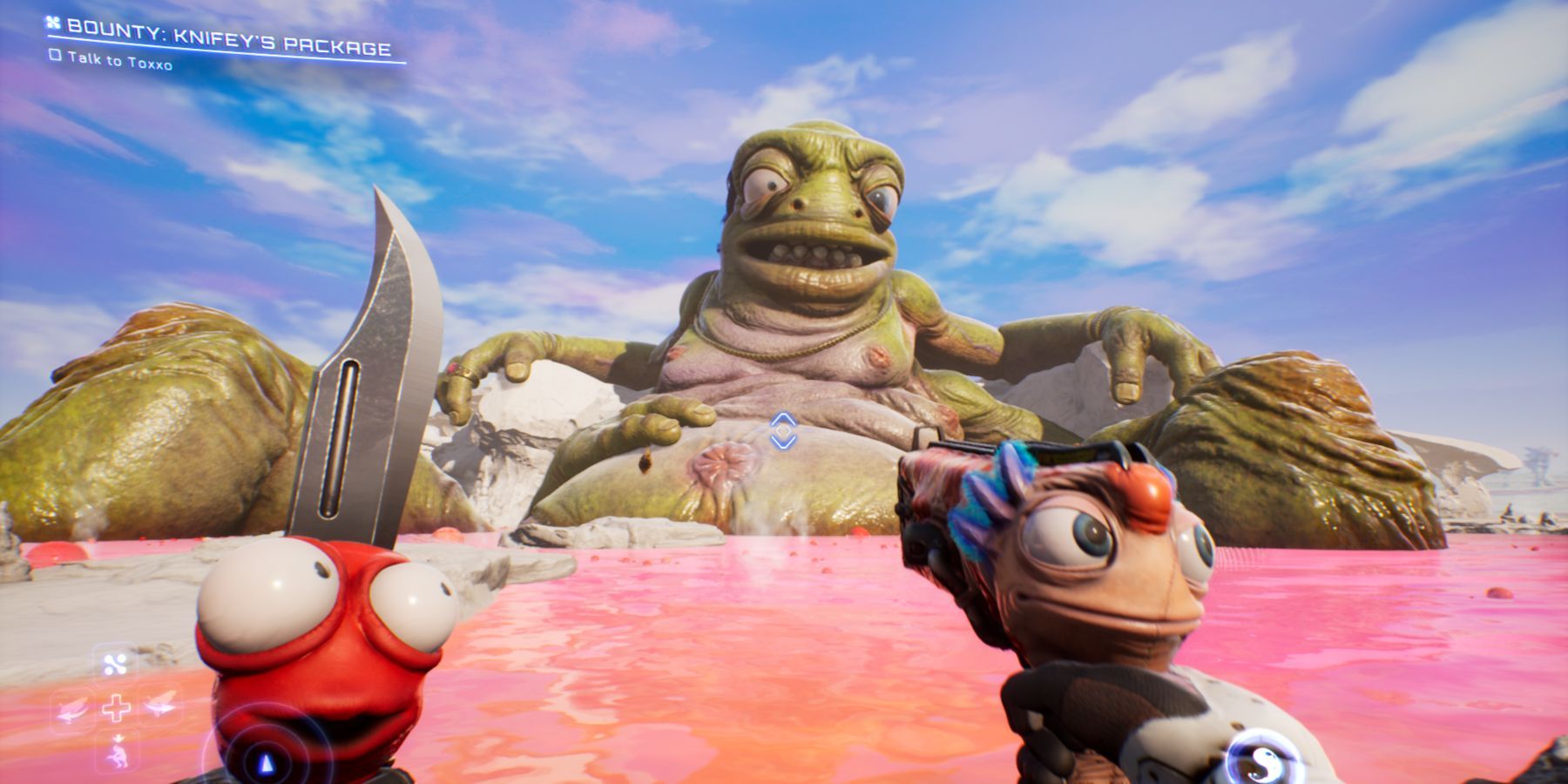Expand the ability icon cluster in the HUD

point(117,708)
